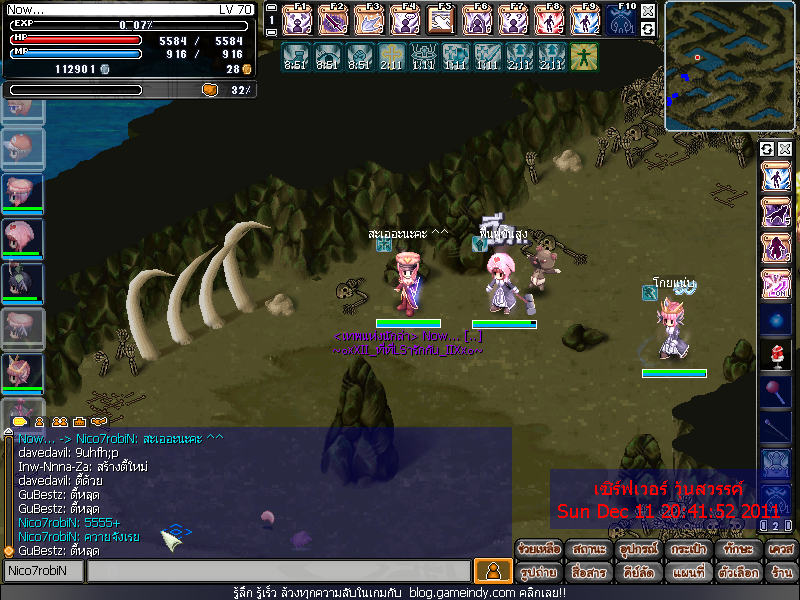Click the chat message input field

(x=278, y=571)
